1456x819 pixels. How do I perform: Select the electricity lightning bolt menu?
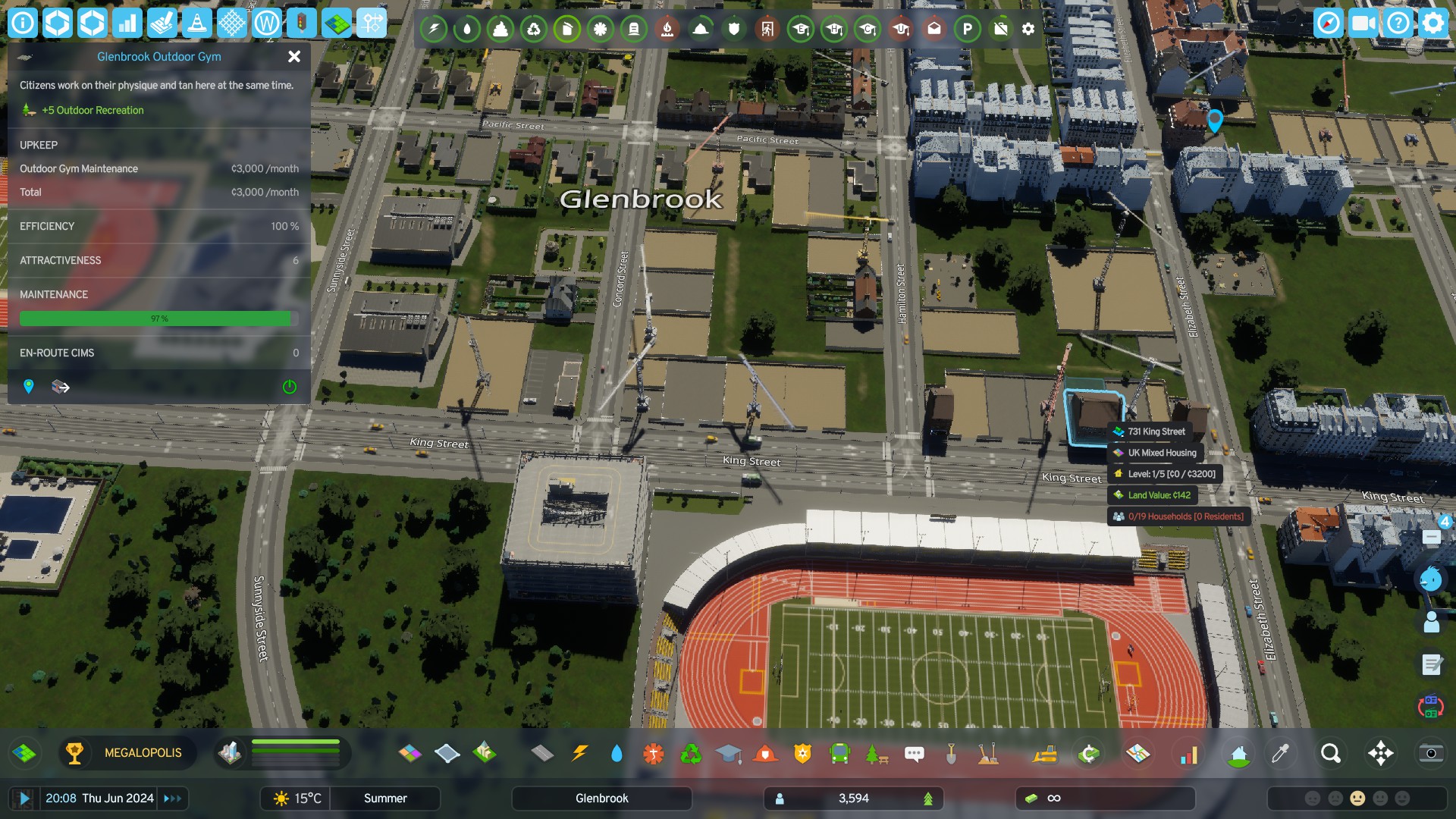580,753
